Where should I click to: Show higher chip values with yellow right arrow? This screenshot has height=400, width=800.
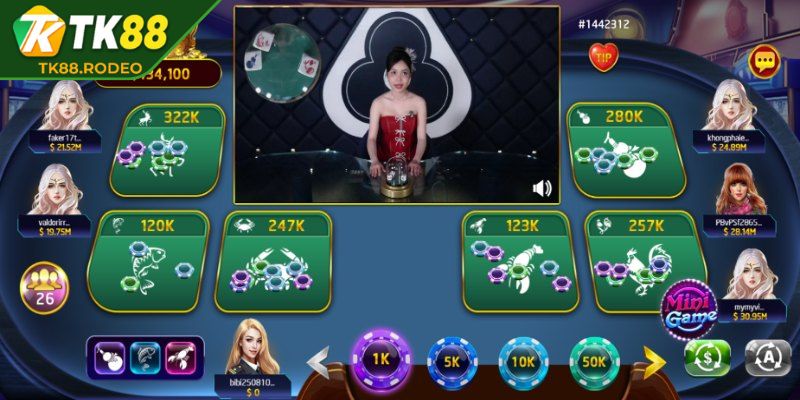point(654,361)
